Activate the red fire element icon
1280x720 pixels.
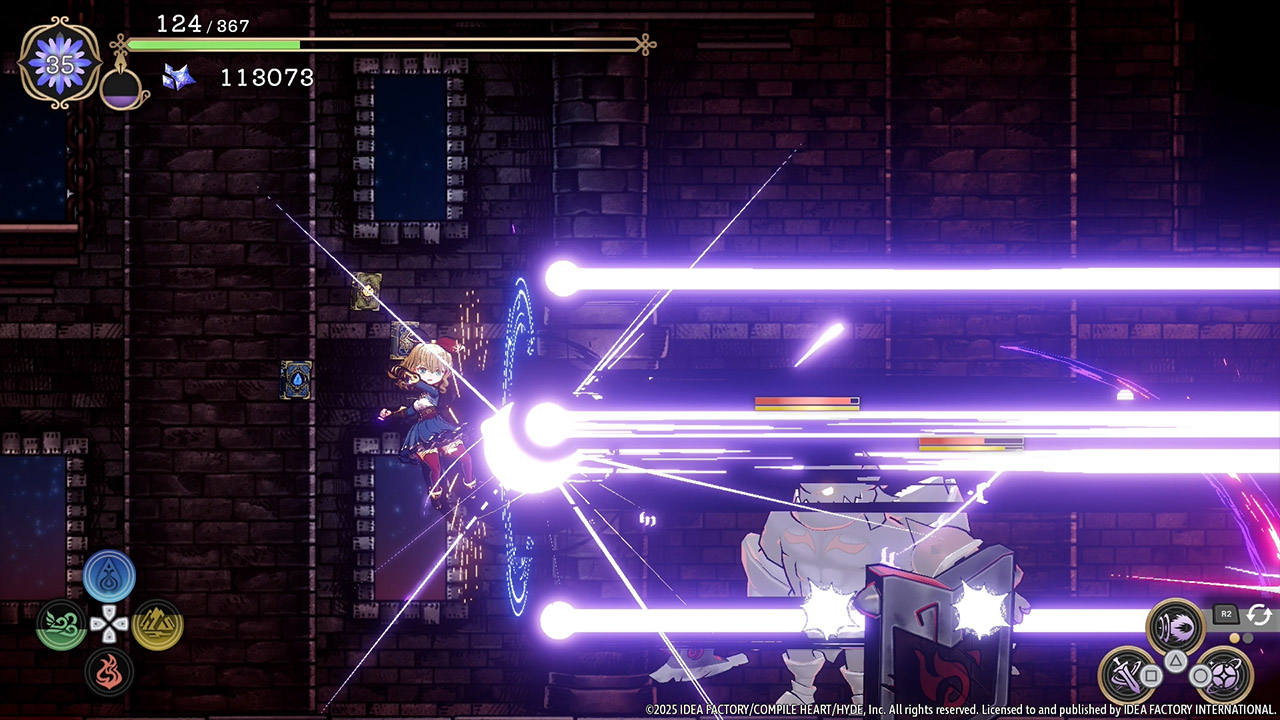point(109,672)
